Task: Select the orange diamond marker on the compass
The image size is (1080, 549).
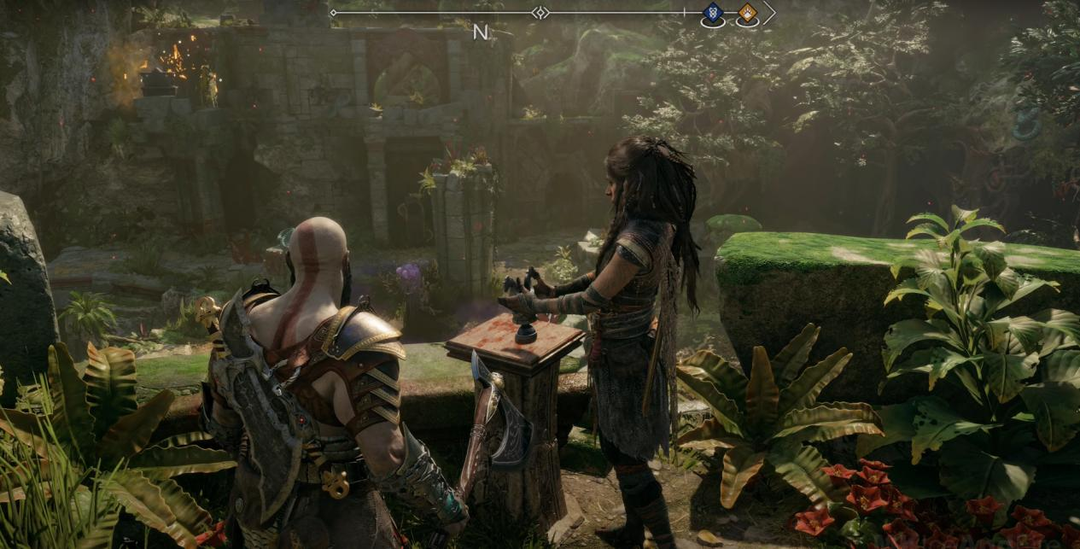Action: tap(747, 13)
